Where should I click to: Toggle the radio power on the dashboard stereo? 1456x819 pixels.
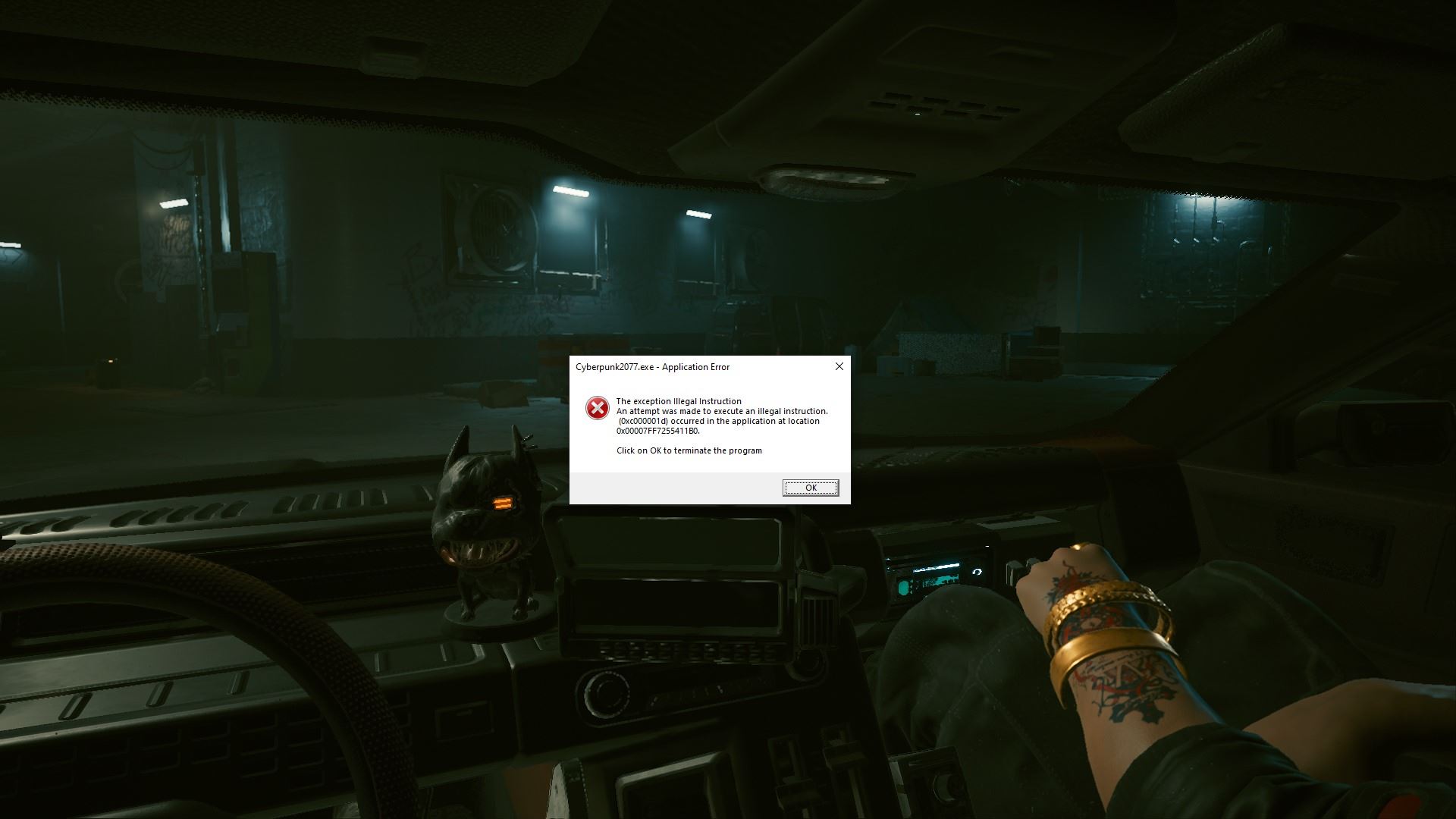coord(977,572)
